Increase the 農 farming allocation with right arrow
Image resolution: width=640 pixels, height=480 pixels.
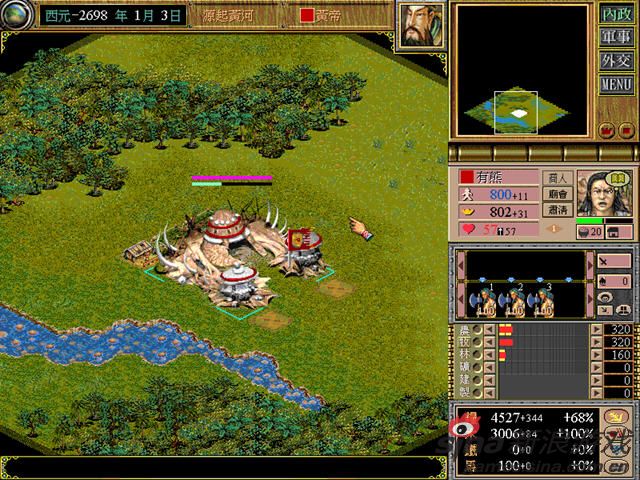pyautogui.click(x=597, y=329)
